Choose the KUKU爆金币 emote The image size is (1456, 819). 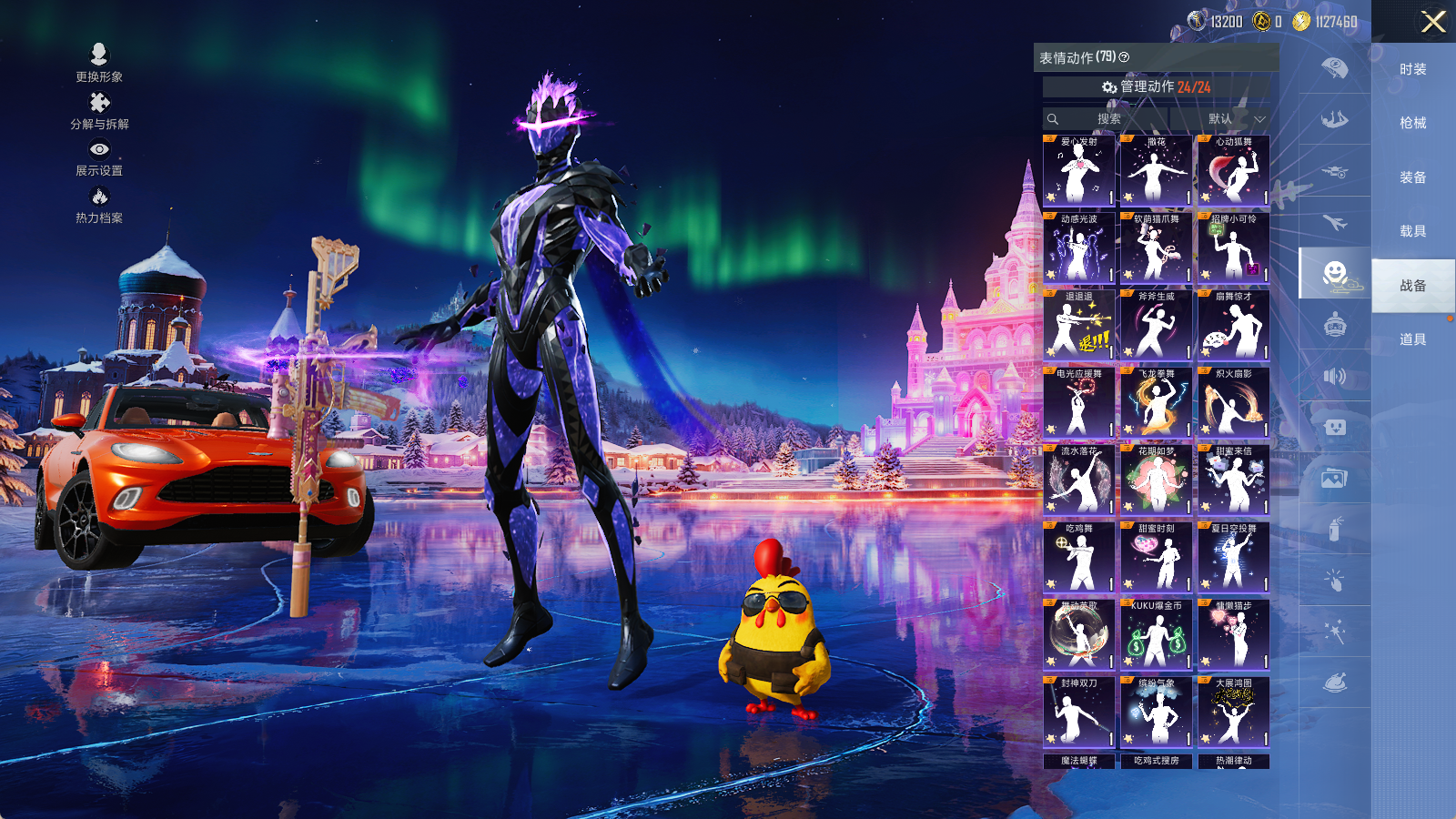pyautogui.click(x=1156, y=634)
